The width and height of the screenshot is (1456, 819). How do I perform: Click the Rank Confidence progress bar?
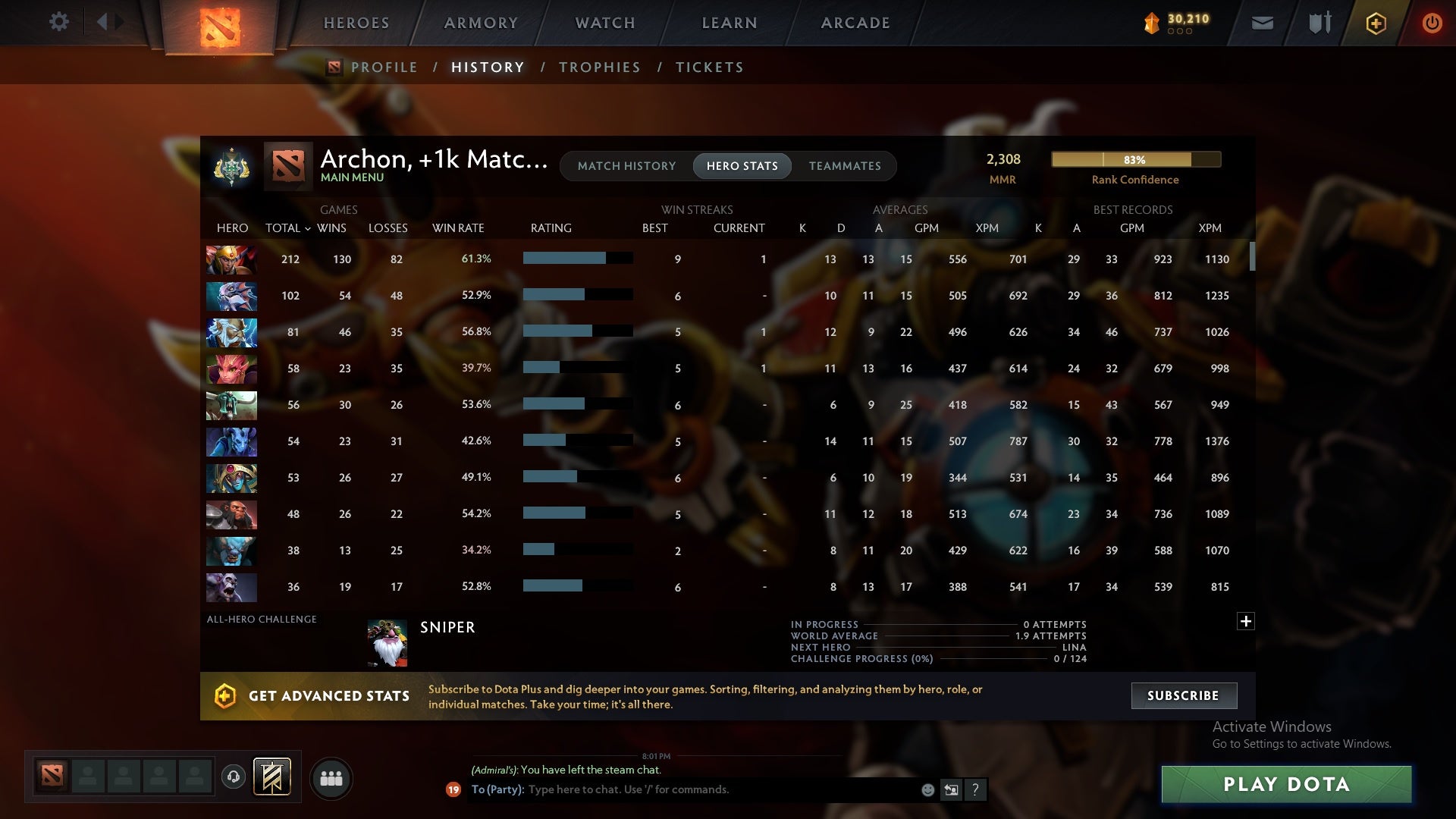pos(1135,160)
